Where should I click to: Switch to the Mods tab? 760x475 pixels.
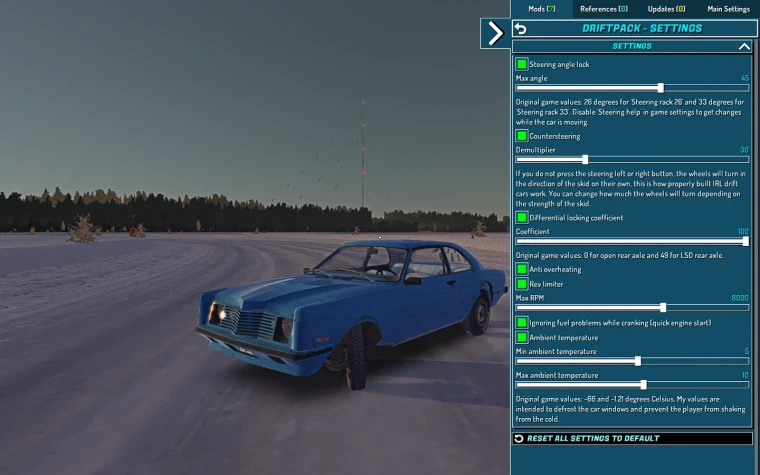coord(541,8)
